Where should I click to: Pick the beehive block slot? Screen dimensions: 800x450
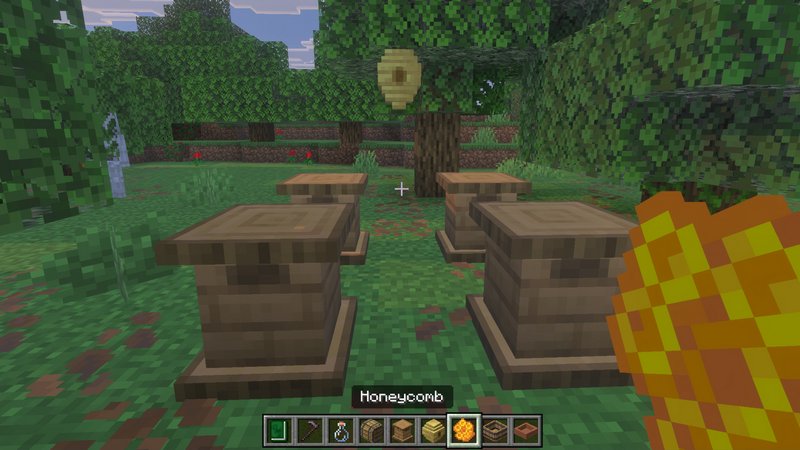tap(402, 430)
